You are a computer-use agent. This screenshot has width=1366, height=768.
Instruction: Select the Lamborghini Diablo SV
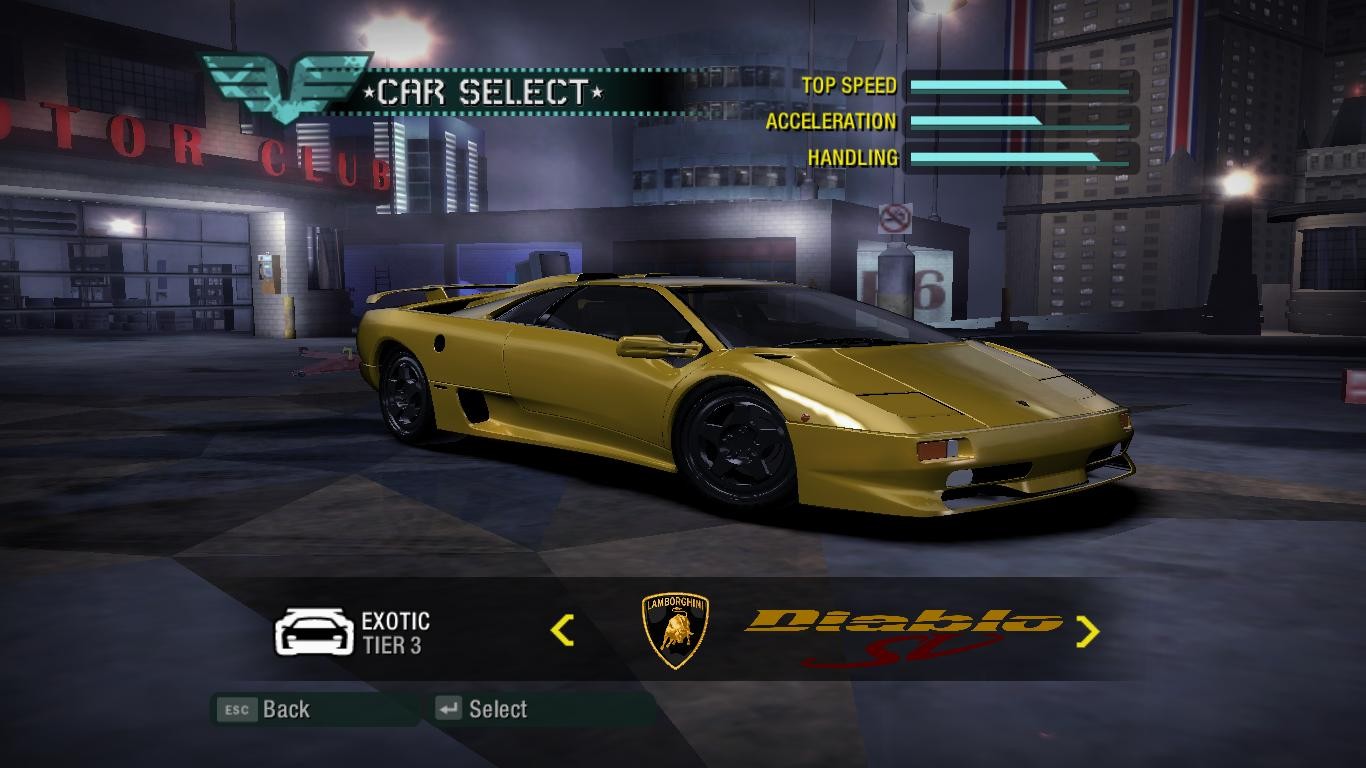pyautogui.click(x=482, y=709)
